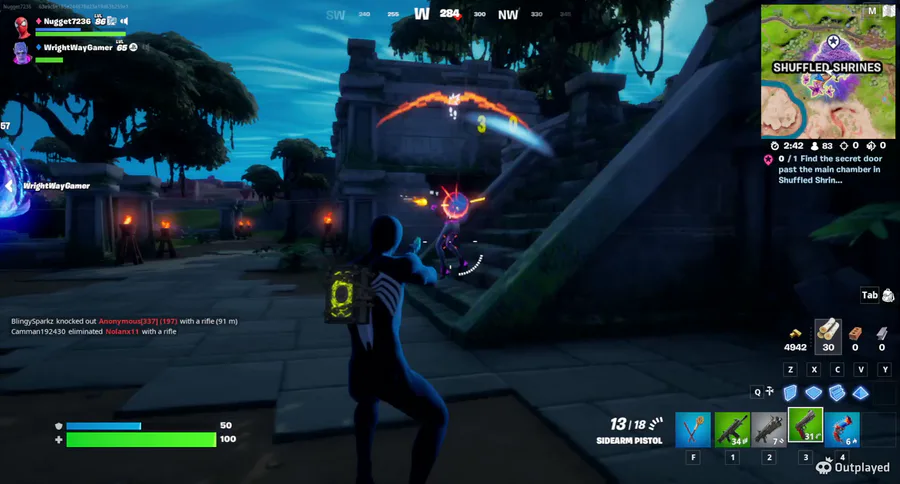Screen dimensions: 900x484
Task: Choose the stairs building piece
Action: [x=836, y=392]
